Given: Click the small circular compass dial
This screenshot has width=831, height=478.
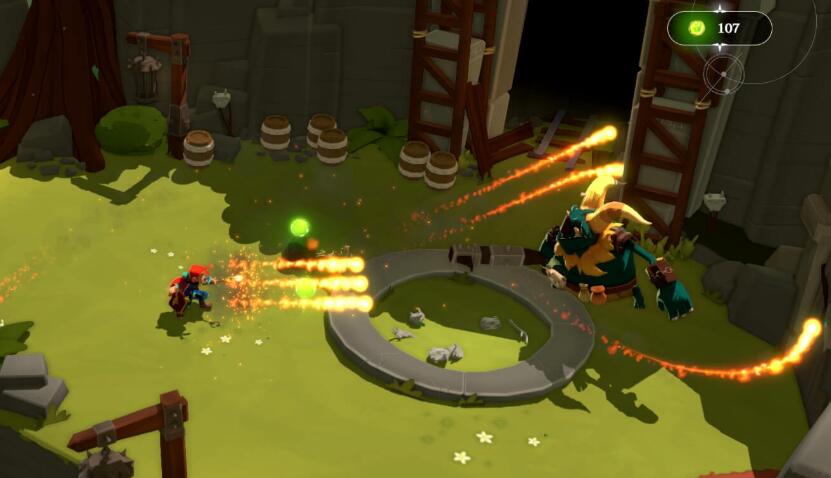Looking at the screenshot, I should pos(722,73).
